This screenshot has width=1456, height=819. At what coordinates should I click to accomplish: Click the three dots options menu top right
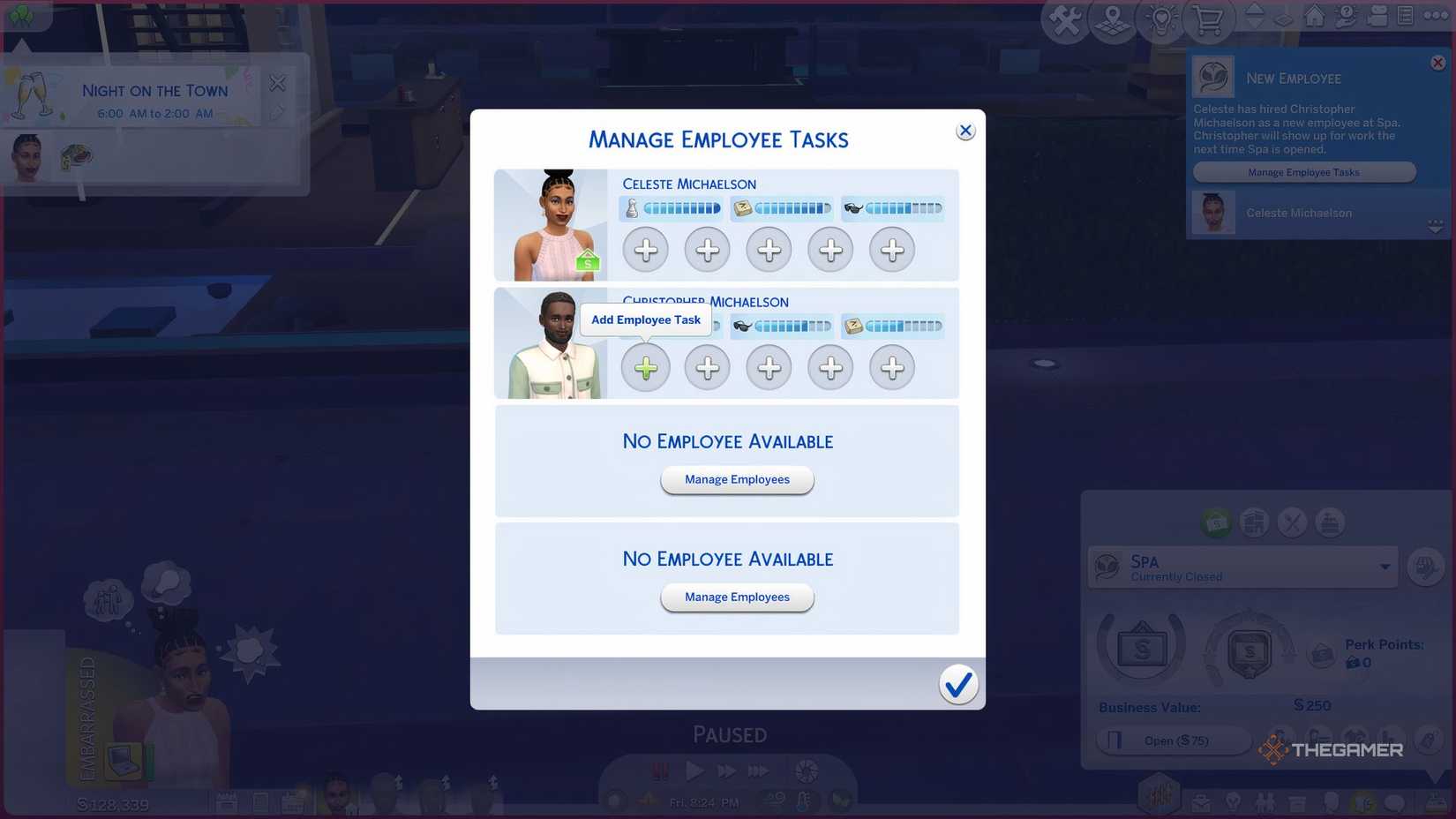(1436, 16)
